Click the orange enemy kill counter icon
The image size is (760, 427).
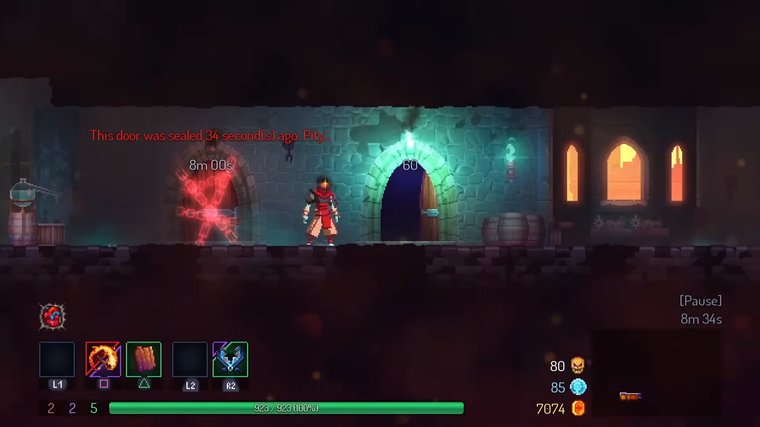(x=577, y=366)
